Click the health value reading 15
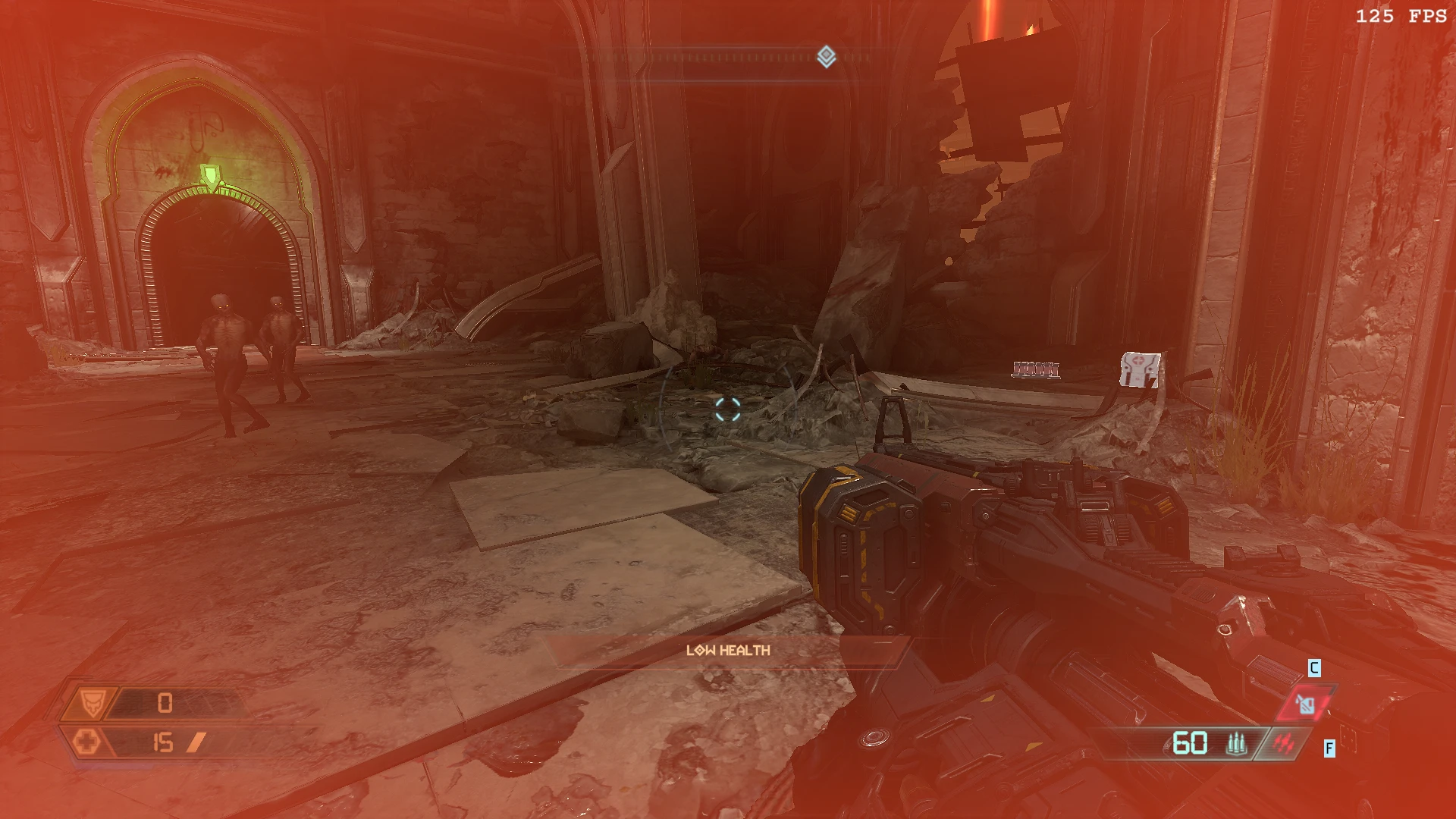Image resolution: width=1456 pixels, height=819 pixels. pyautogui.click(x=163, y=742)
